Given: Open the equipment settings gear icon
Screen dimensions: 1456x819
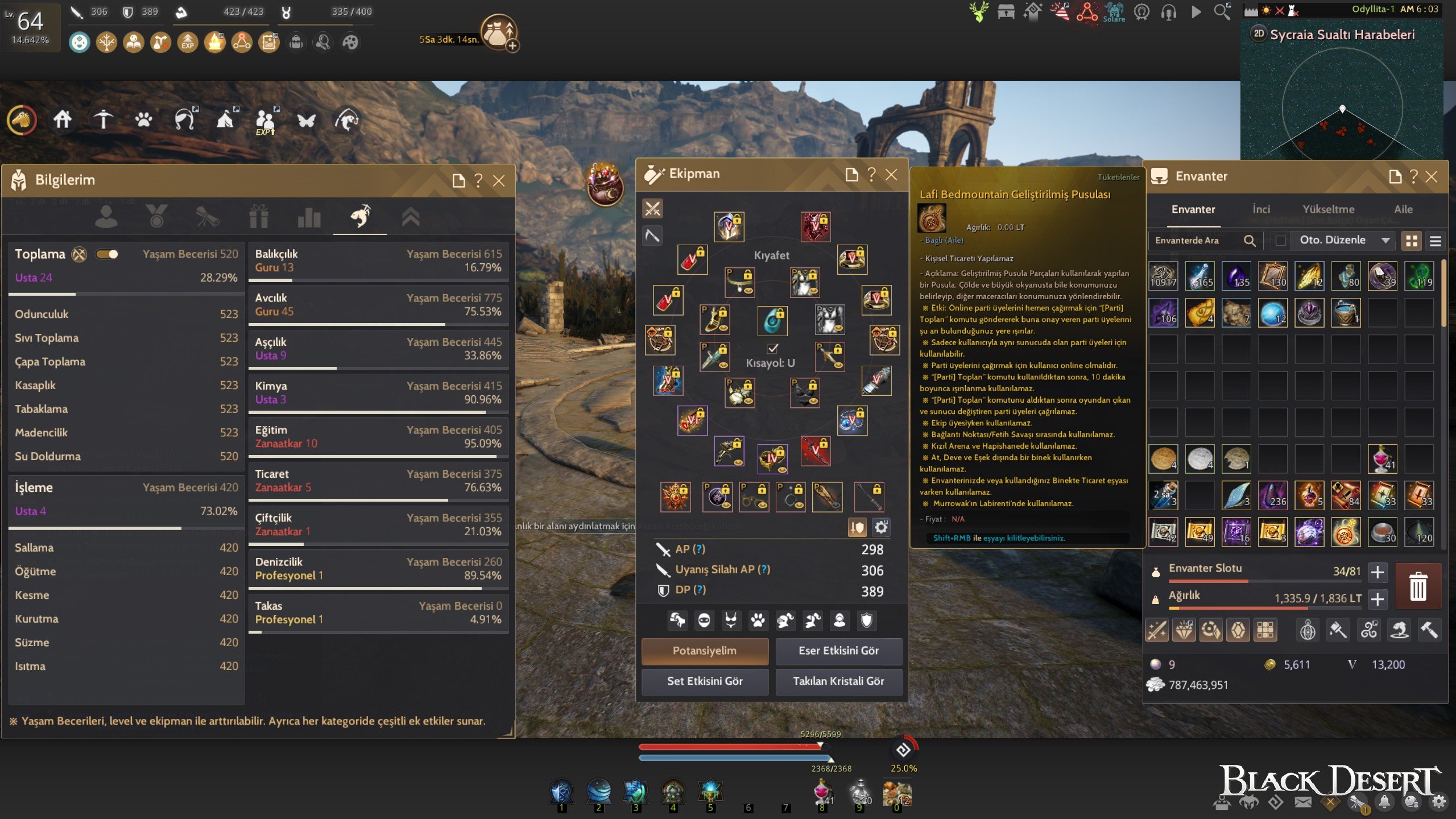Looking at the screenshot, I should pyautogui.click(x=881, y=527).
